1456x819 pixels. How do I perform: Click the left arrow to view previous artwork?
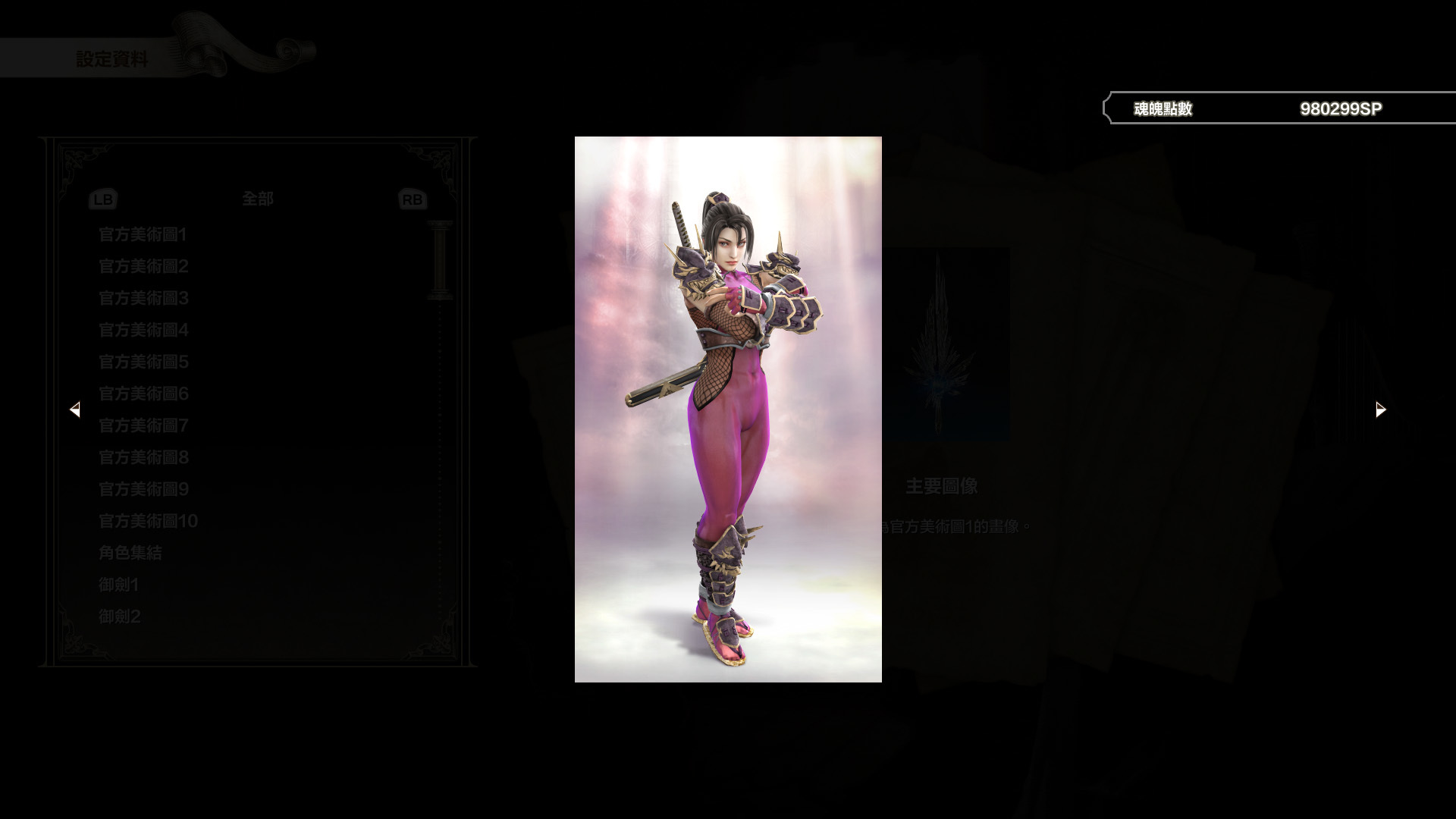(x=76, y=409)
